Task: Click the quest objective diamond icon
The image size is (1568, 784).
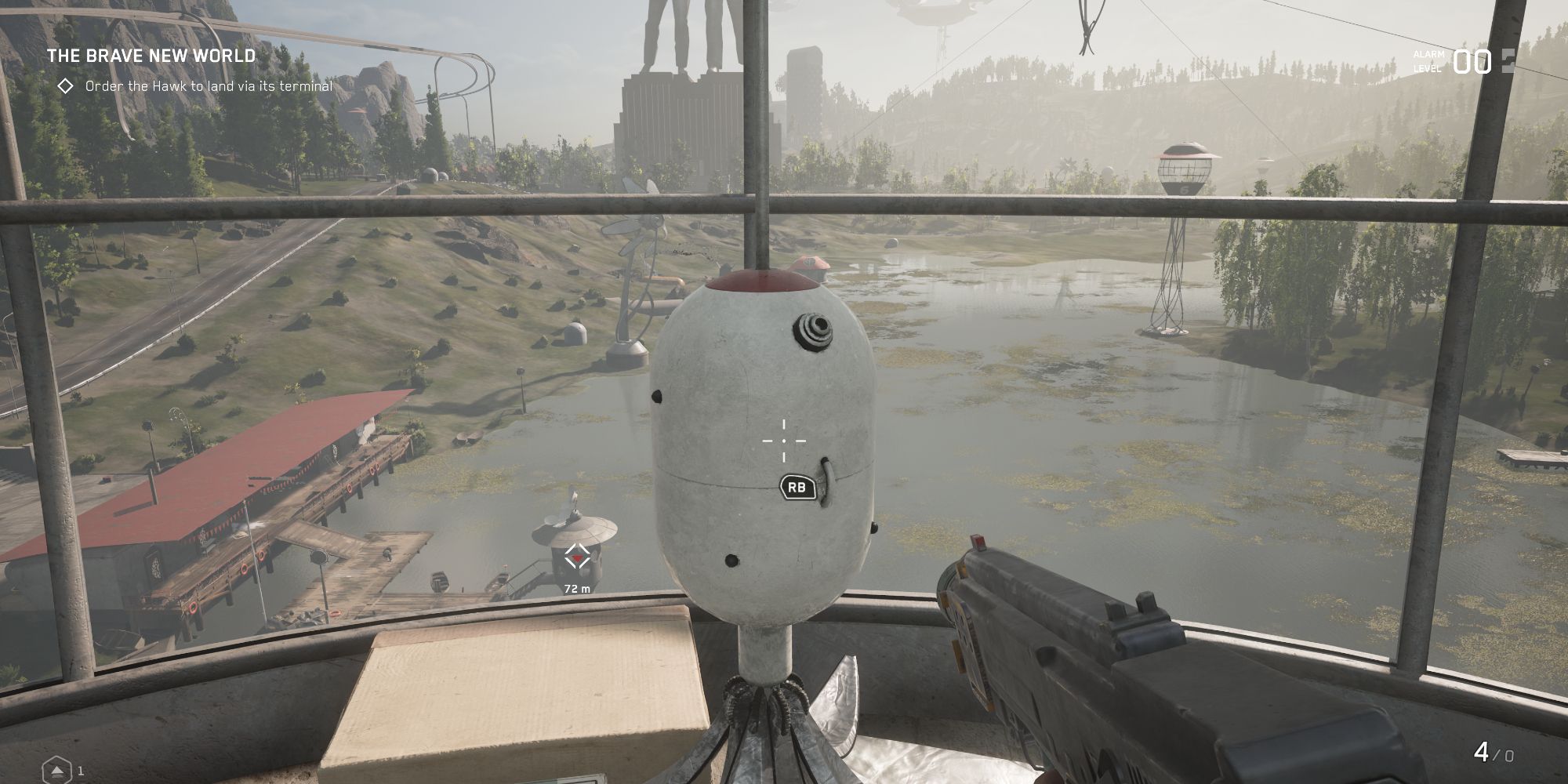Action: 67,87
